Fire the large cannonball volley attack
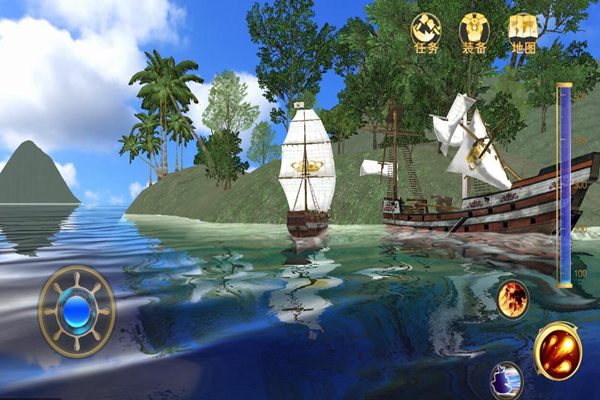The image size is (600, 400). (557, 352)
